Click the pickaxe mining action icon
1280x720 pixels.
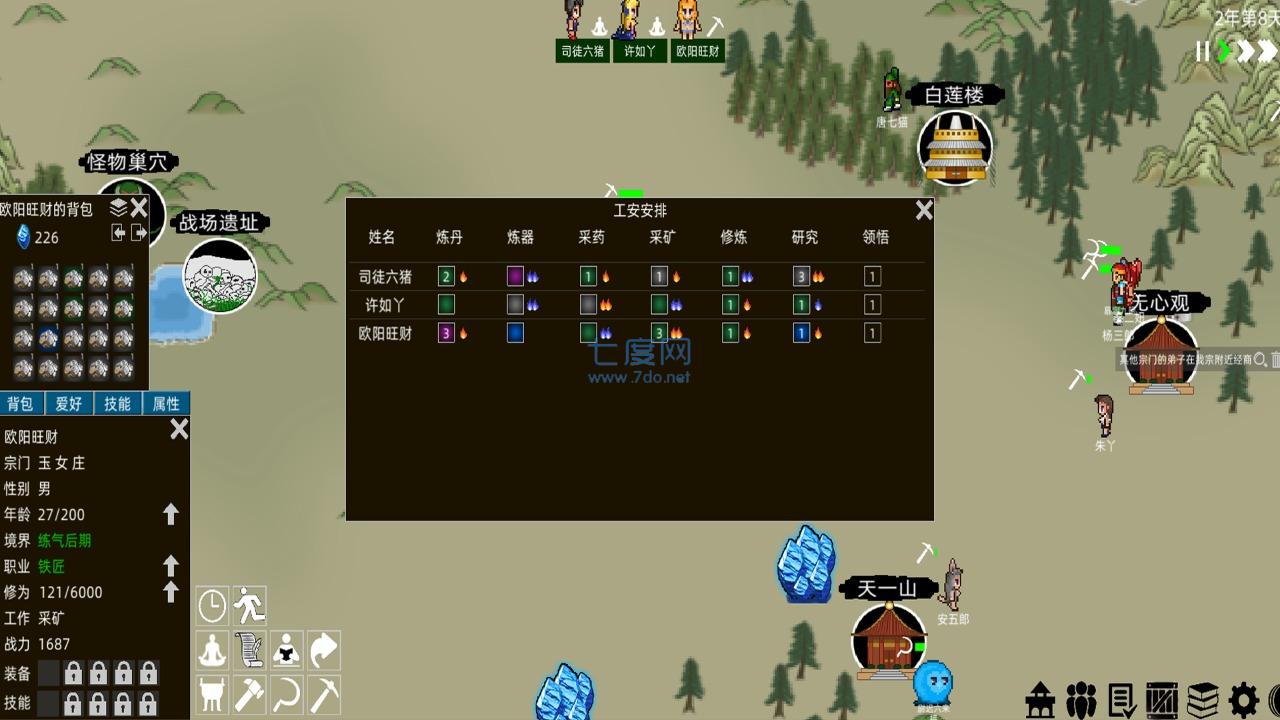click(322, 694)
